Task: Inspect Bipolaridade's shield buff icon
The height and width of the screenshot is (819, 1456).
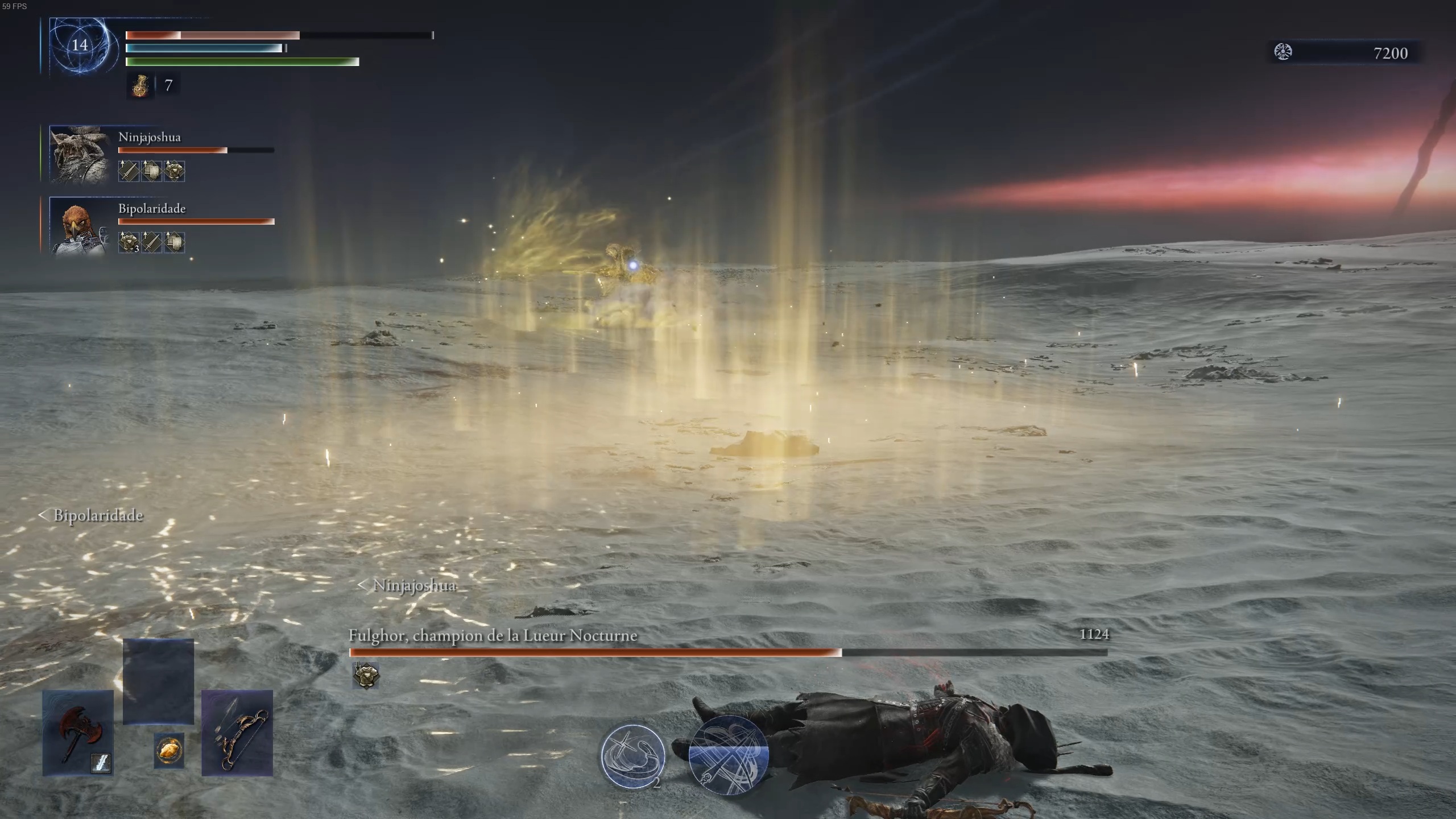Action: click(x=174, y=242)
